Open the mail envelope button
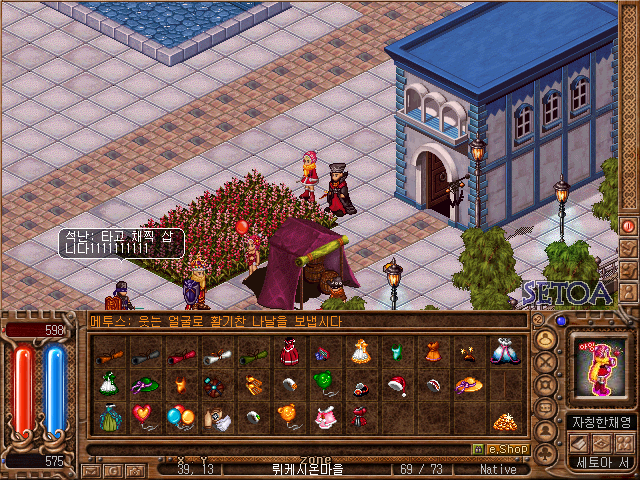Screen dimensions: 640x480 [90, 469]
